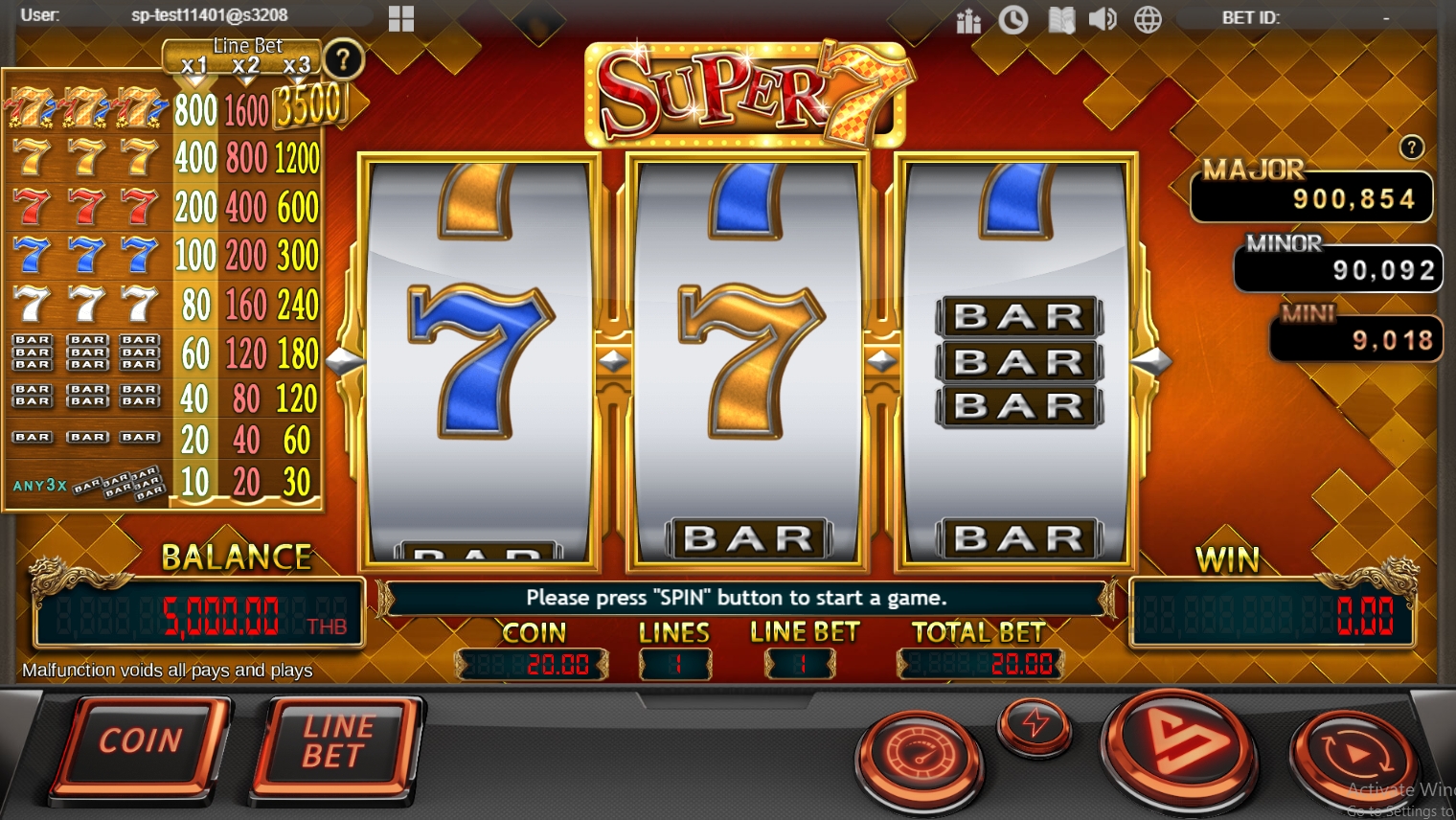Toggle the lightning bolt turbo button
1456x820 pixels.
[x=1035, y=723]
